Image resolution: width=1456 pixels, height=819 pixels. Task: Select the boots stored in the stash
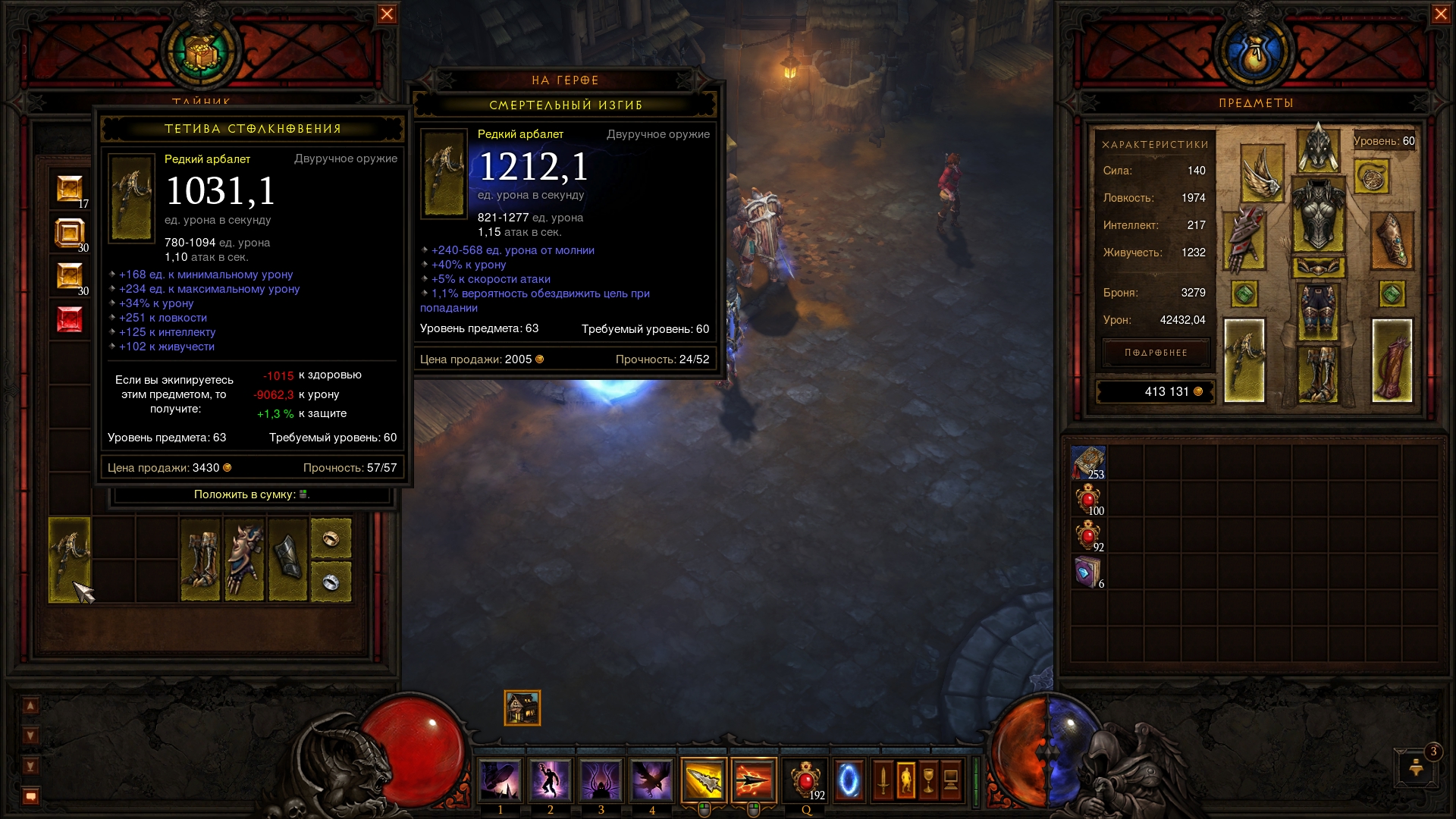pos(200,560)
